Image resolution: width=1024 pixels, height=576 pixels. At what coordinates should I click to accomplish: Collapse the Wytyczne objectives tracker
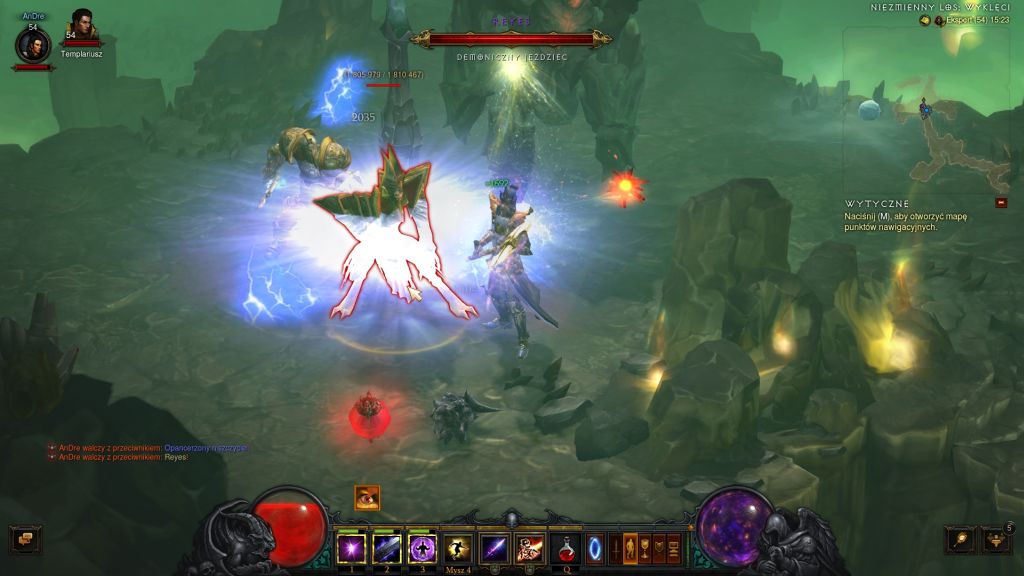1001,203
